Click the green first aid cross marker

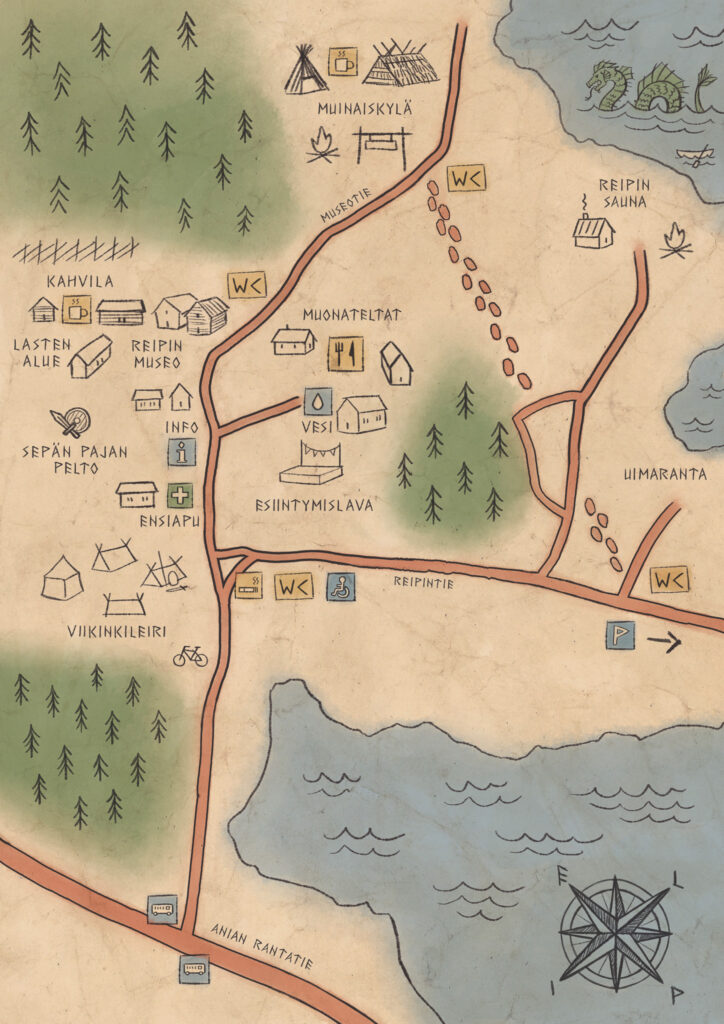tap(180, 495)
